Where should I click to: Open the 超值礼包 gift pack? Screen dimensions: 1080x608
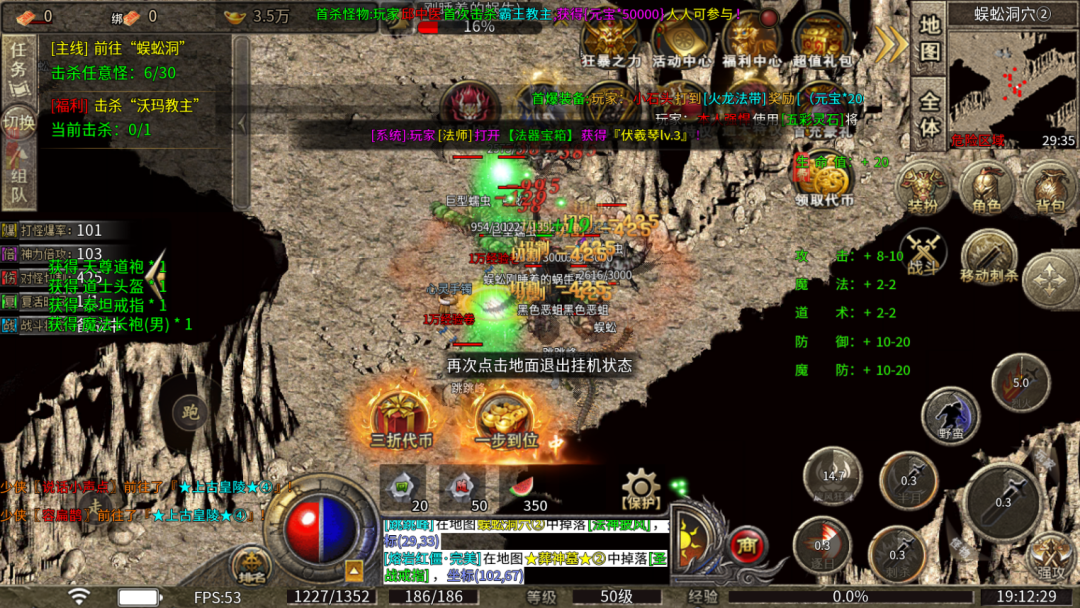823,40
